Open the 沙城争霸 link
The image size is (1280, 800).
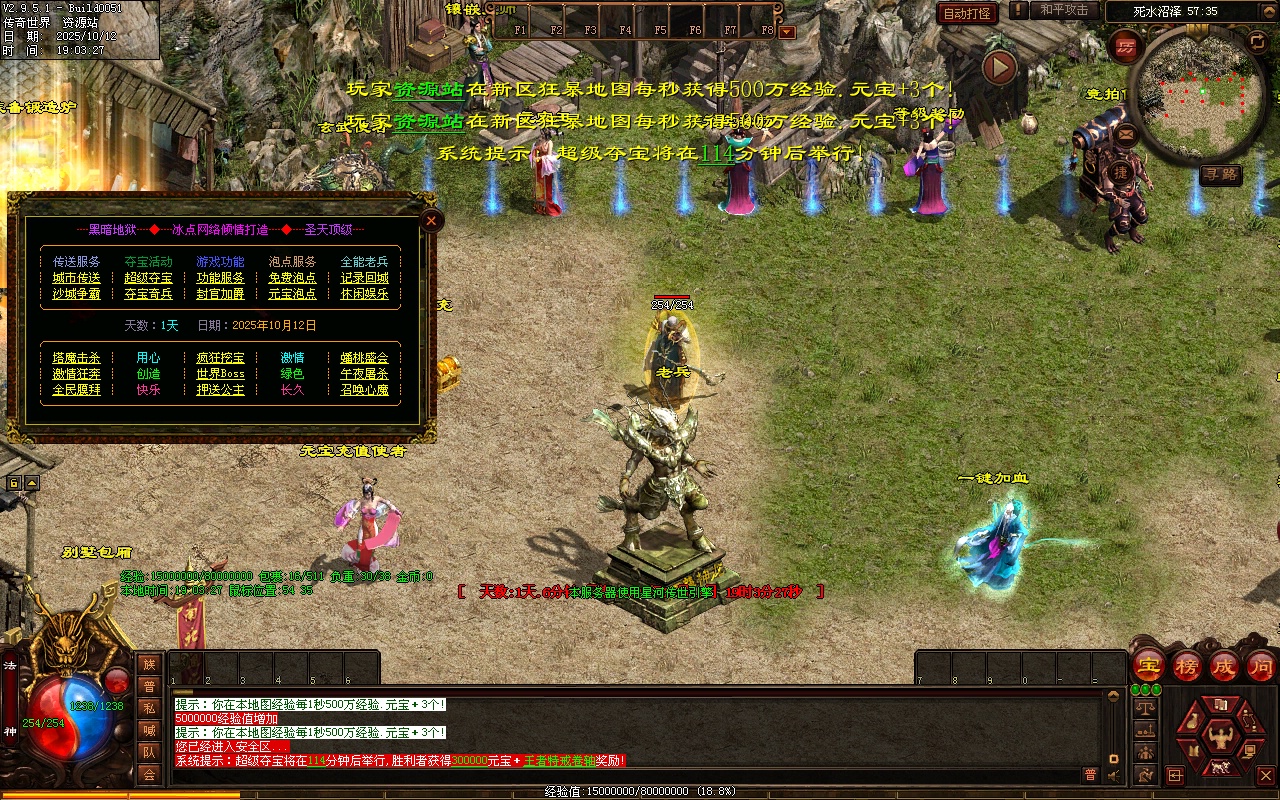click(77, 294)
